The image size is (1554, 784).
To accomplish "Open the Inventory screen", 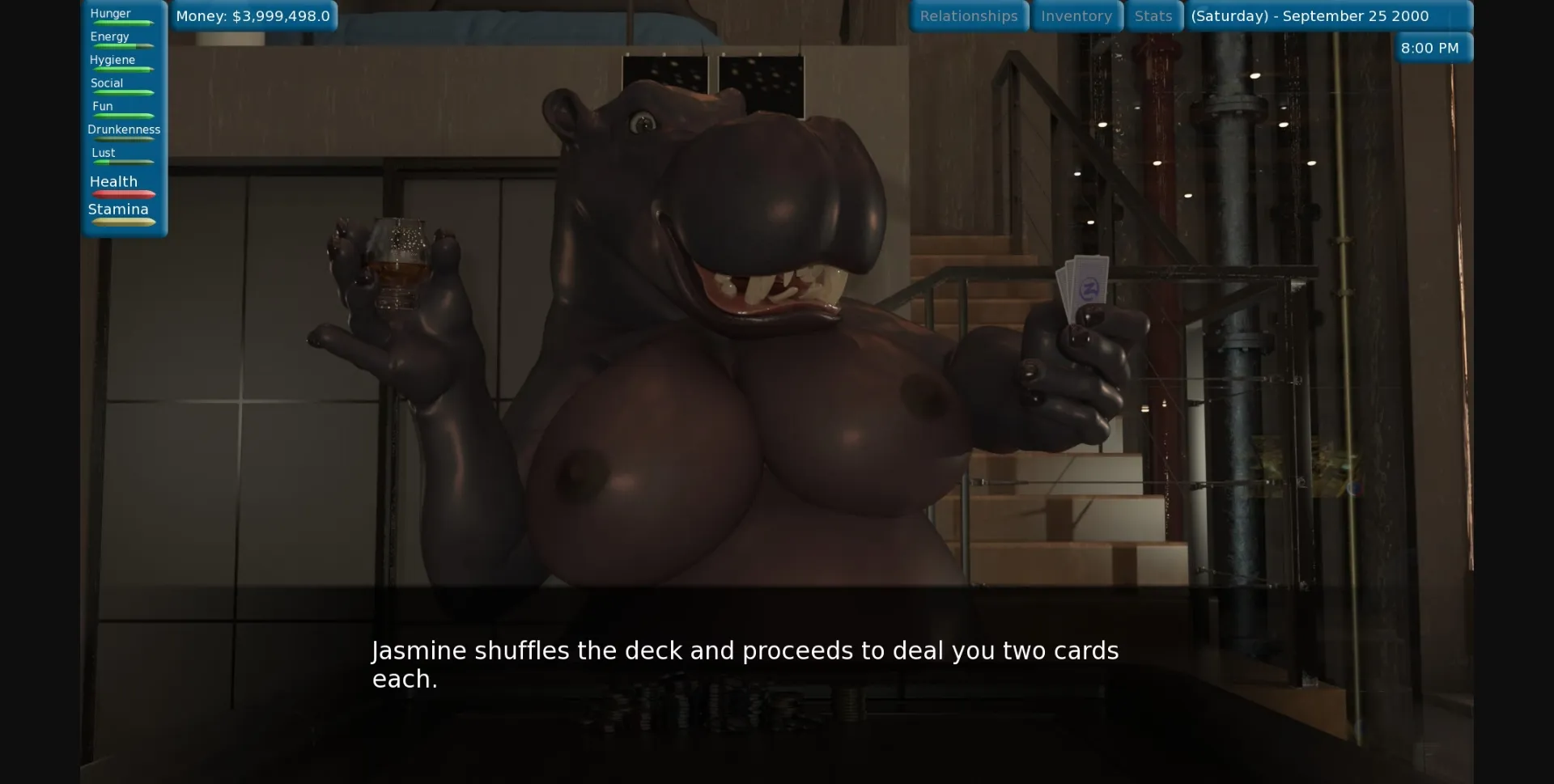I will click(x=1076, y=15).
